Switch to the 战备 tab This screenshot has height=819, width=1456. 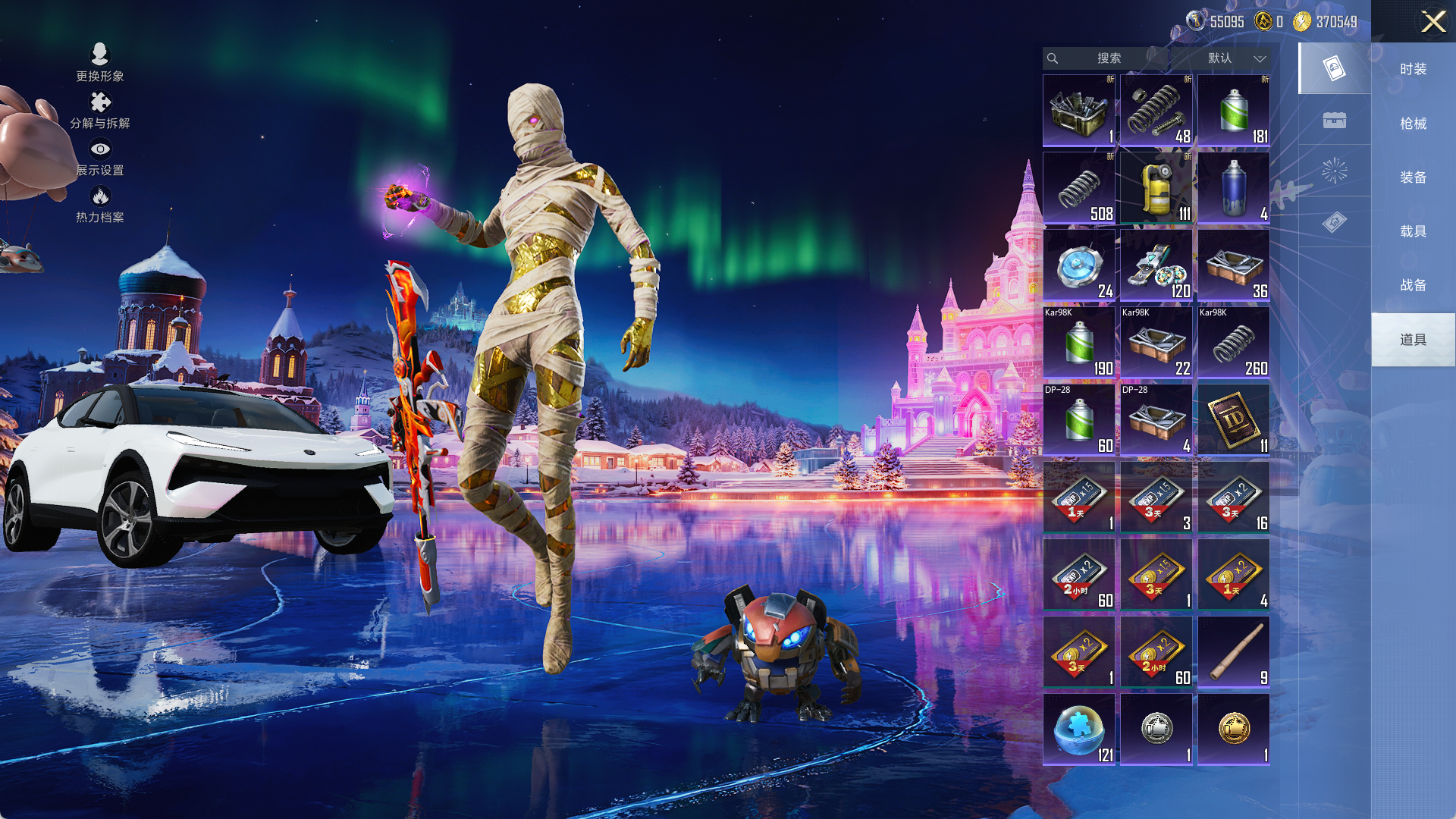pyautogui.click(x=1413, y=285)
